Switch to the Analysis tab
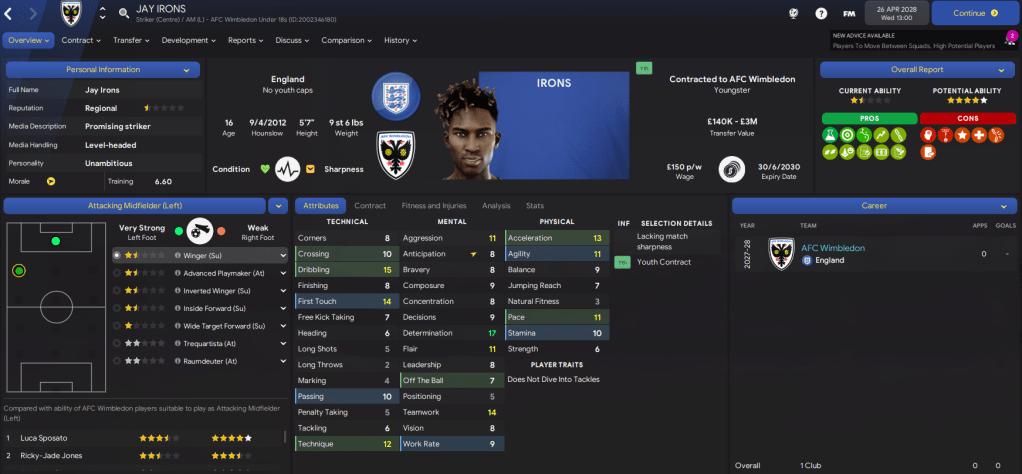The height and width of the screenshot is (474, 1022). pyautogui.click(x=496, y=205)
